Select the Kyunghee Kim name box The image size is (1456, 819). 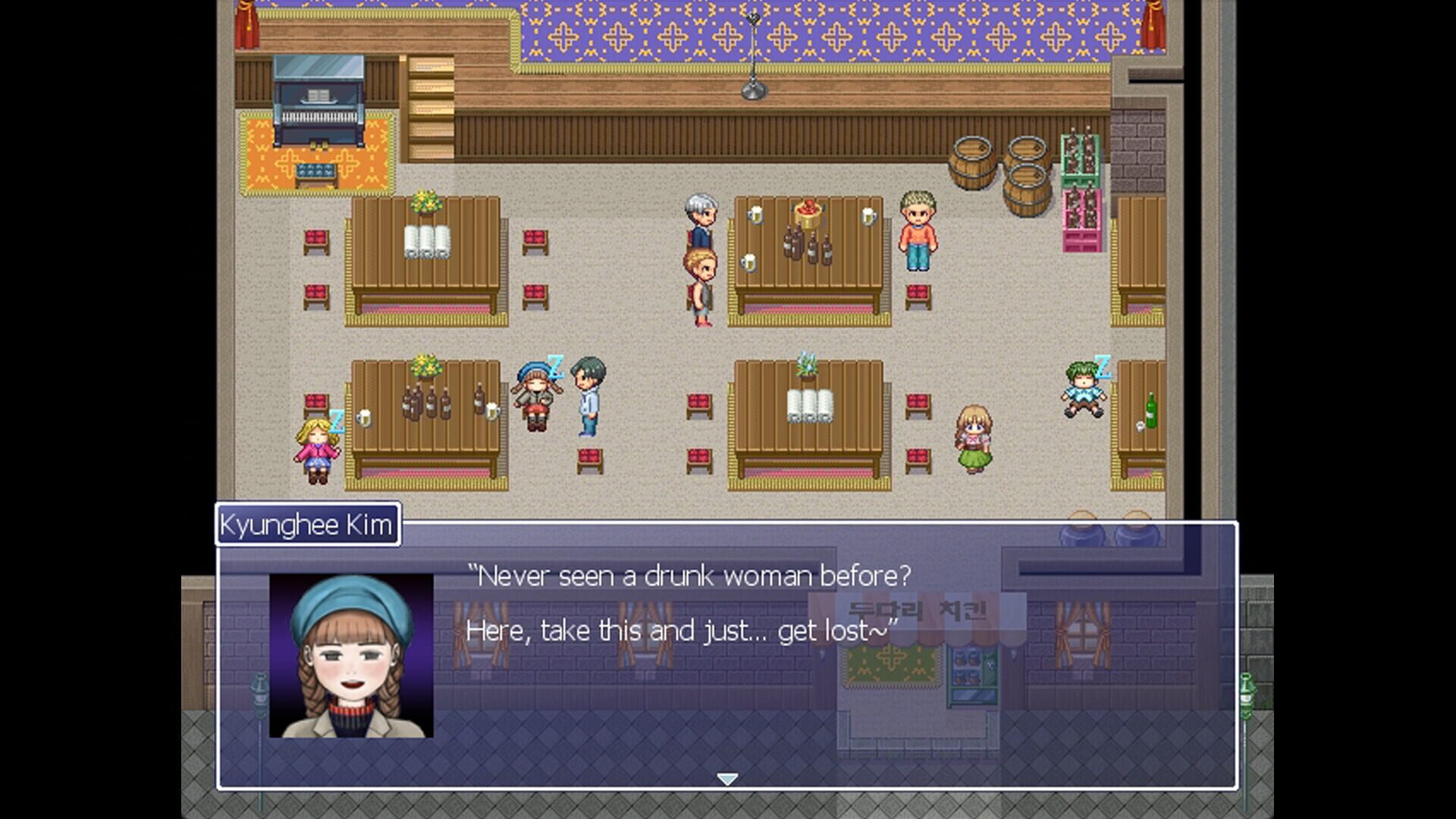coord(308,522)
